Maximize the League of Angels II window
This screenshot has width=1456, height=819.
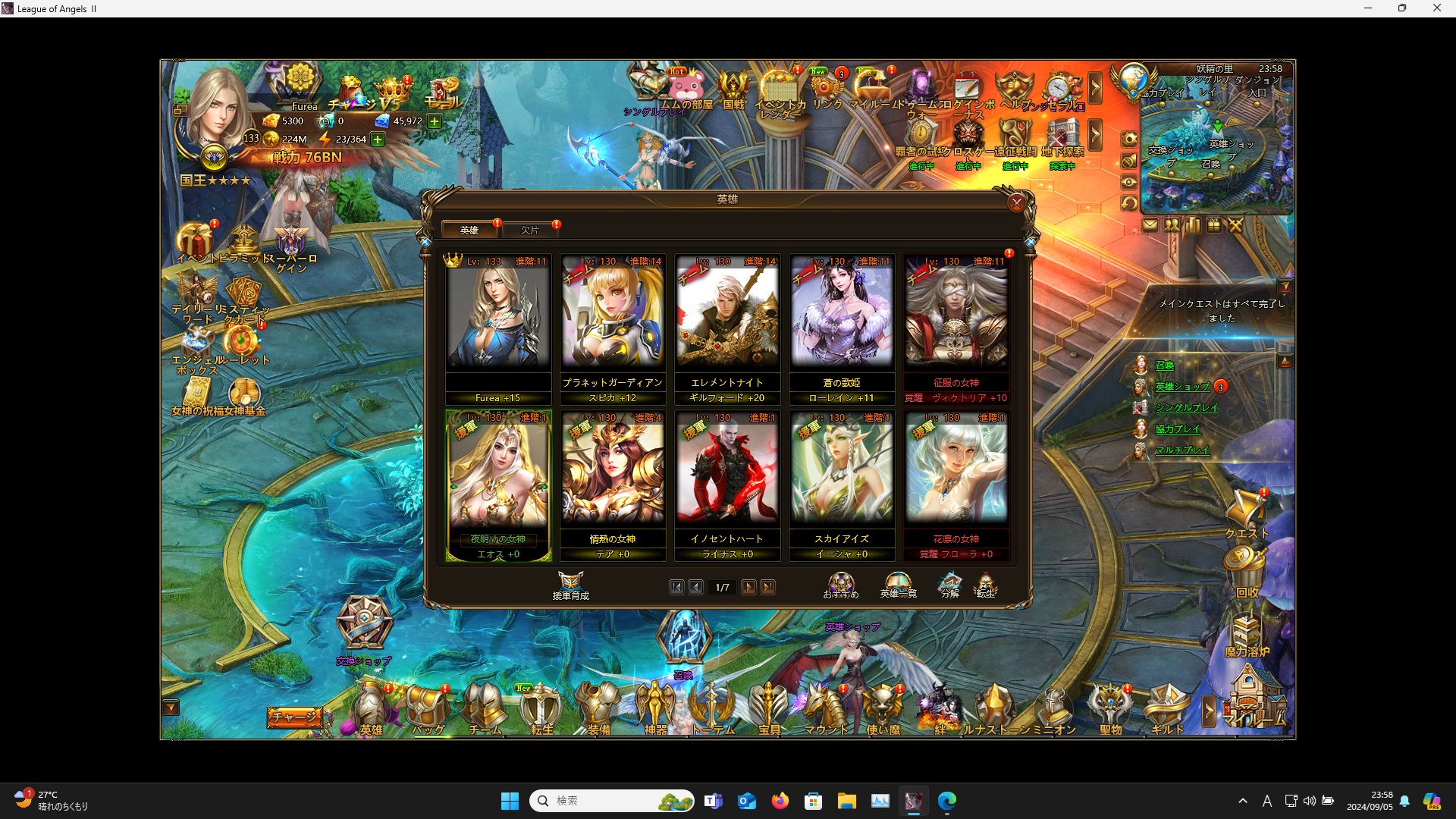(1402, 8)
